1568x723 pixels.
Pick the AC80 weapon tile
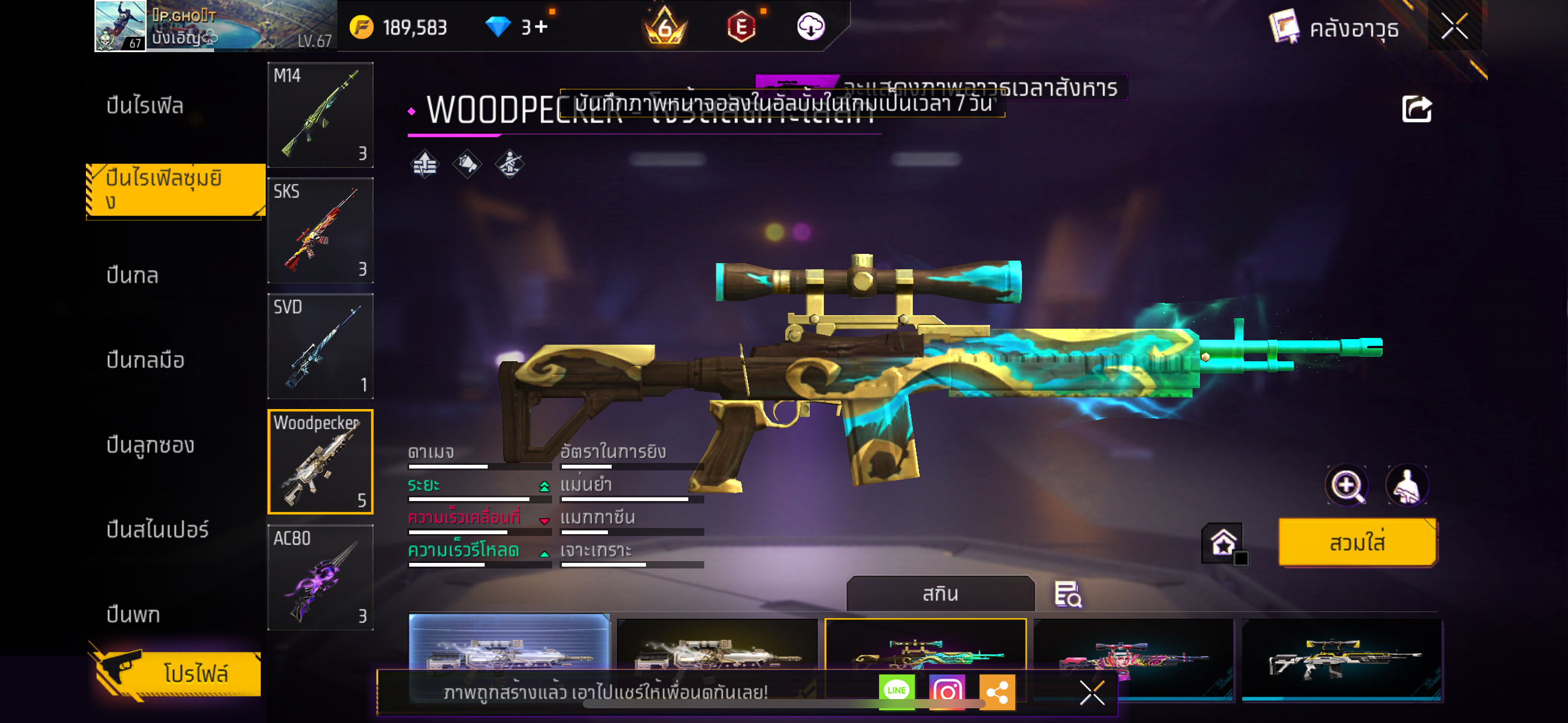(x=320, y=578)
